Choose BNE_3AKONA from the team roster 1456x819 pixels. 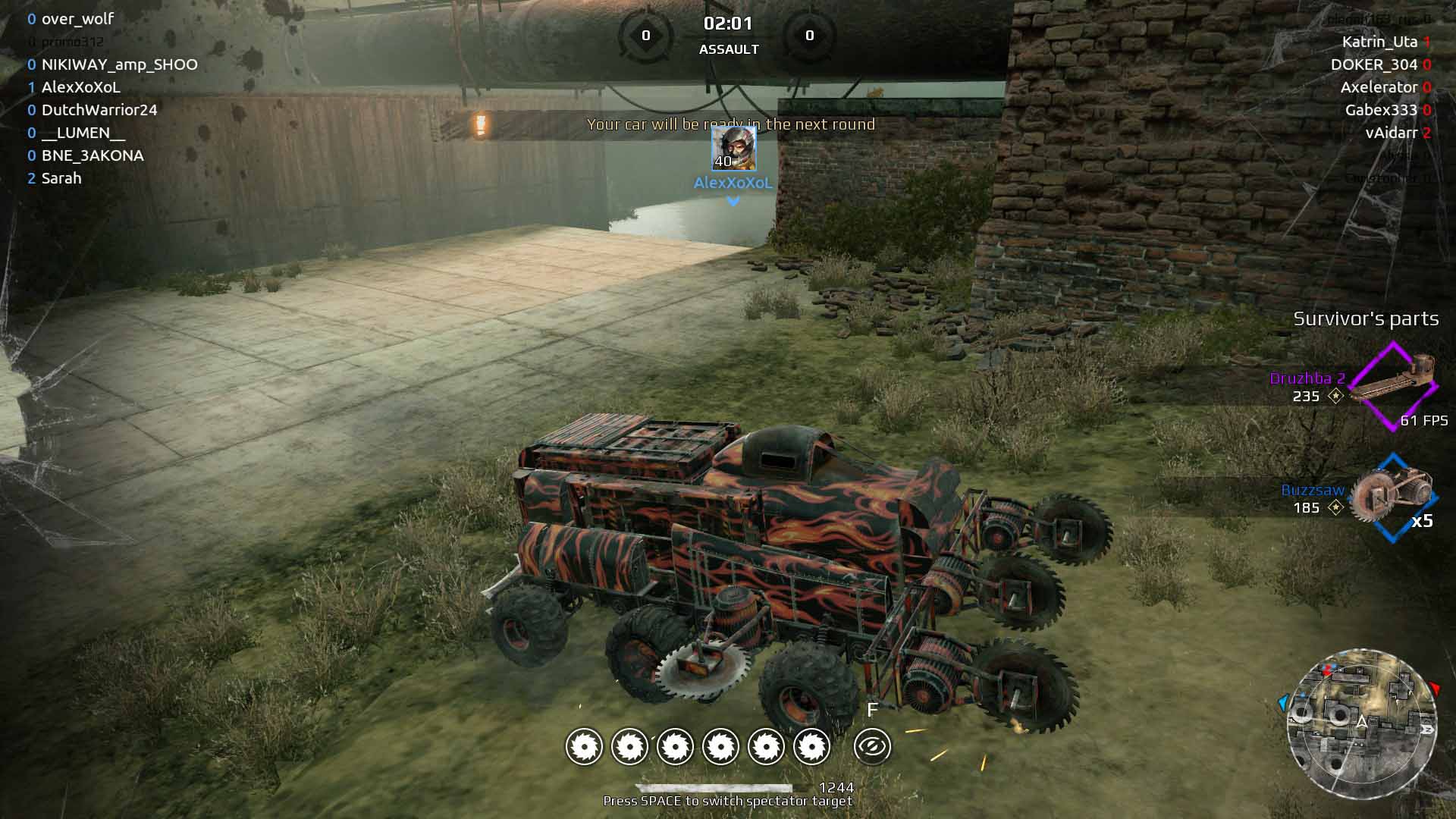tap(93, 155)
